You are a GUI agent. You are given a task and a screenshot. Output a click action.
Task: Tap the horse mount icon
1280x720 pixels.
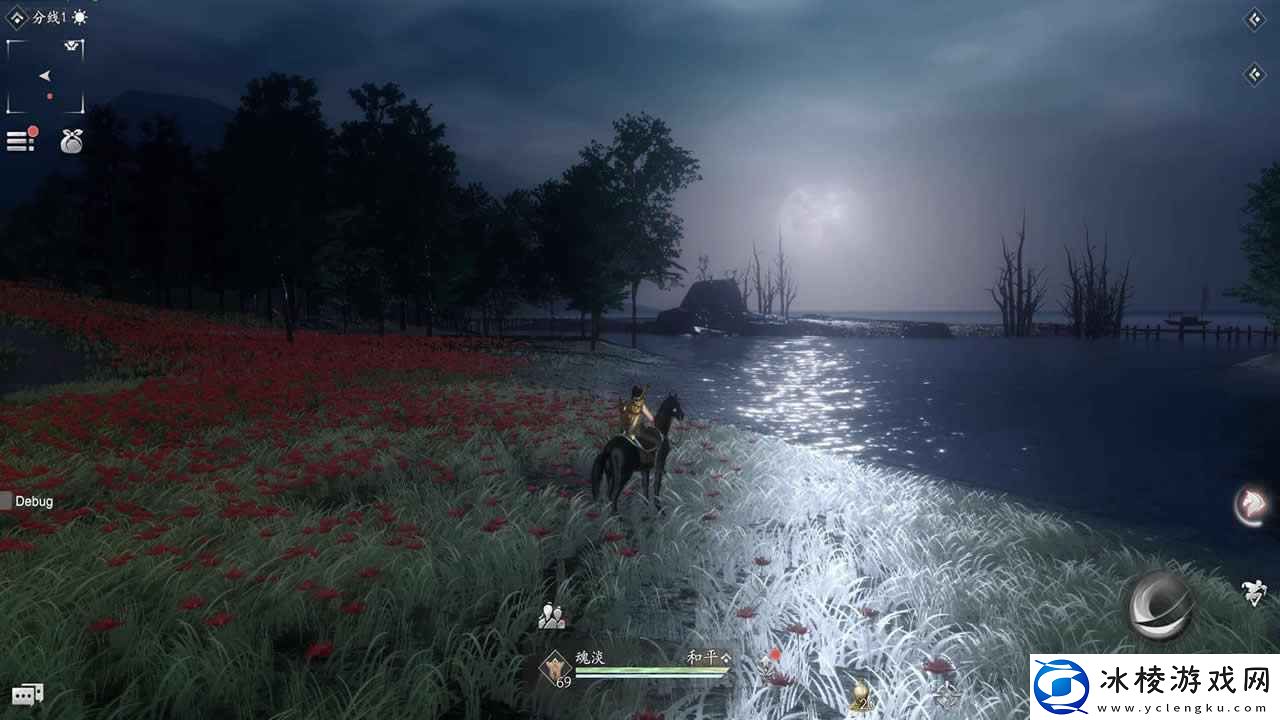pos(1254,592)
